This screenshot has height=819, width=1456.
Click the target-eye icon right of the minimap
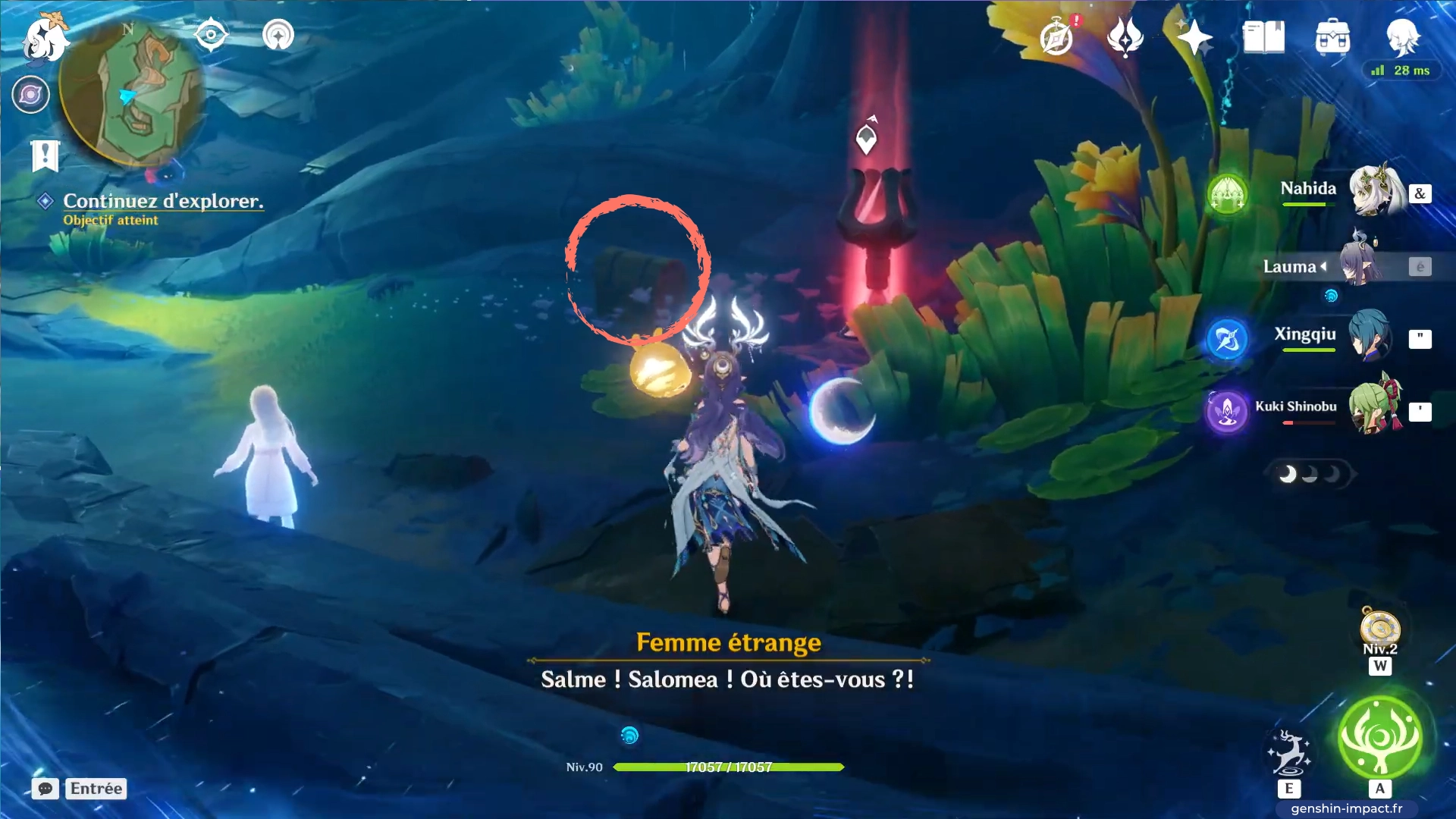tap(211, 35)
